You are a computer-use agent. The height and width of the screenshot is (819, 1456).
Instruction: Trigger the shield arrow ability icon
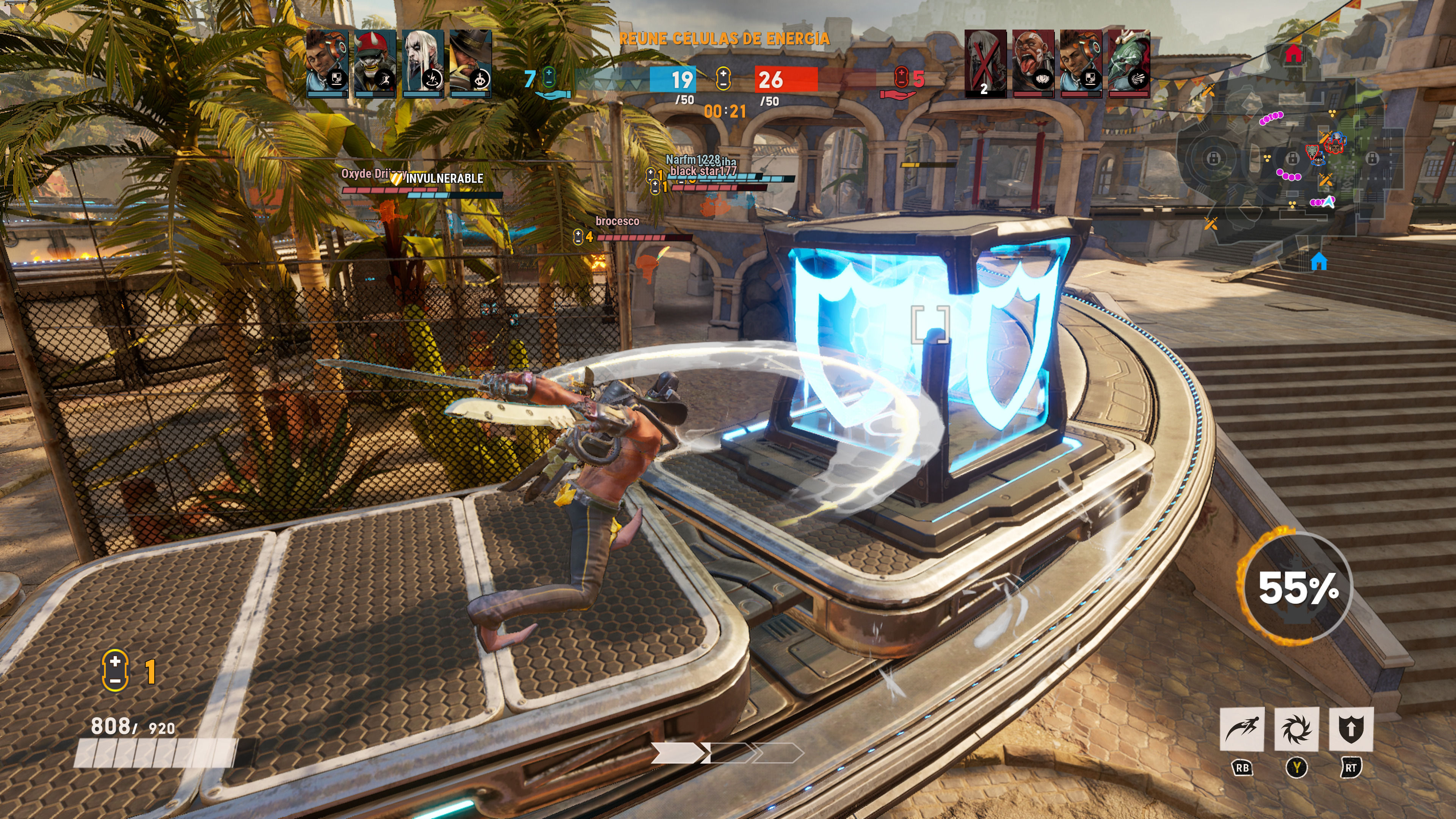(1350, 728)
